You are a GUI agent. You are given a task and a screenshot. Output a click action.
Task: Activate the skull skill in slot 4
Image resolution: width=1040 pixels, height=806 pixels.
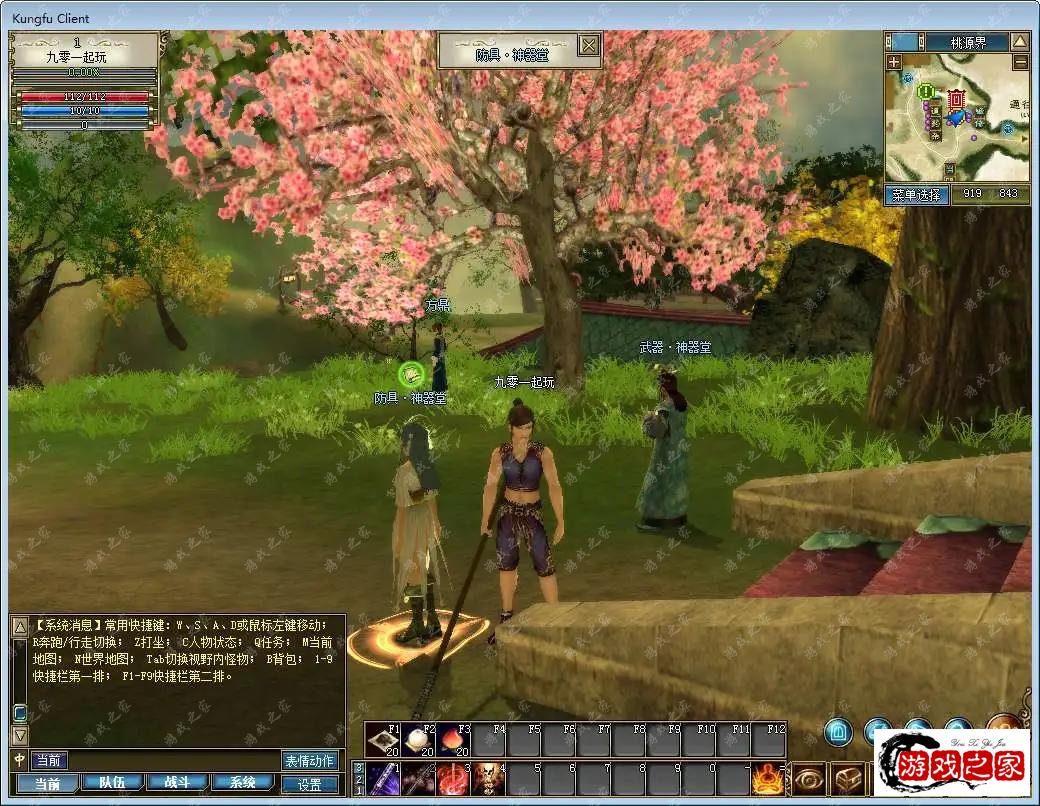[x=487, y=779]
